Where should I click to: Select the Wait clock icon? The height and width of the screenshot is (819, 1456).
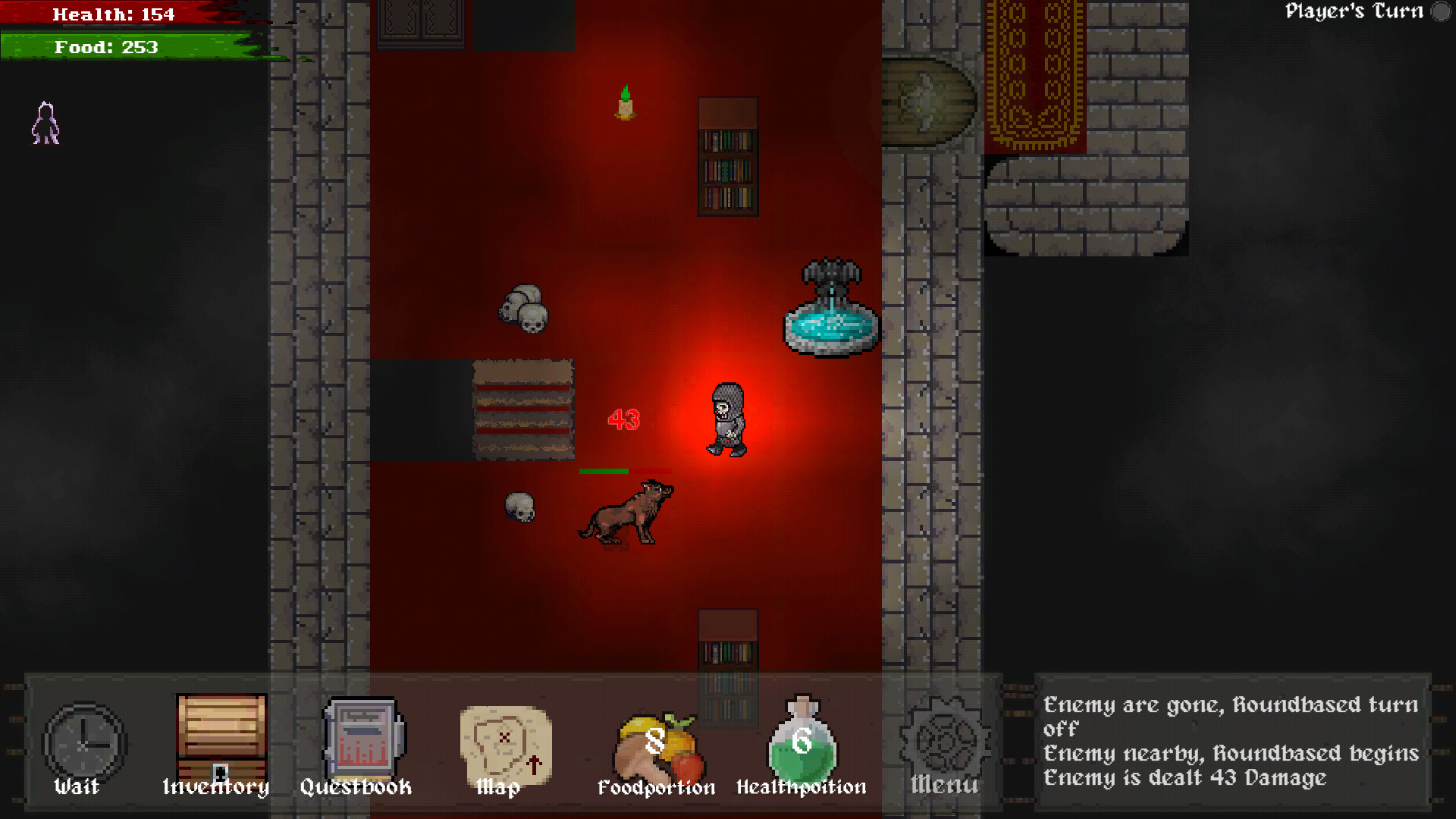click(x=83, y=743)
